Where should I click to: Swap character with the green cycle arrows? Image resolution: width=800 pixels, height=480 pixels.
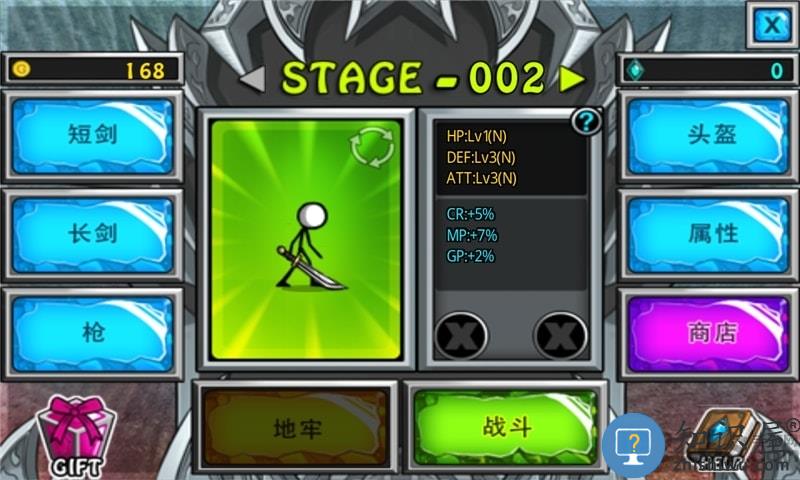[372, 148]
